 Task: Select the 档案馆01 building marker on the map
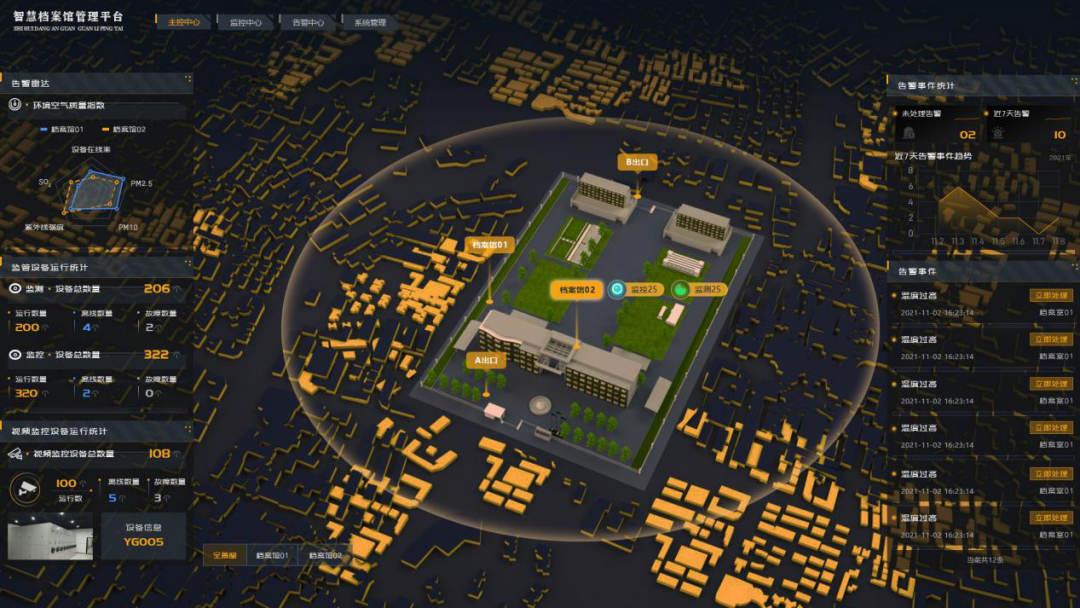point(490,244)
